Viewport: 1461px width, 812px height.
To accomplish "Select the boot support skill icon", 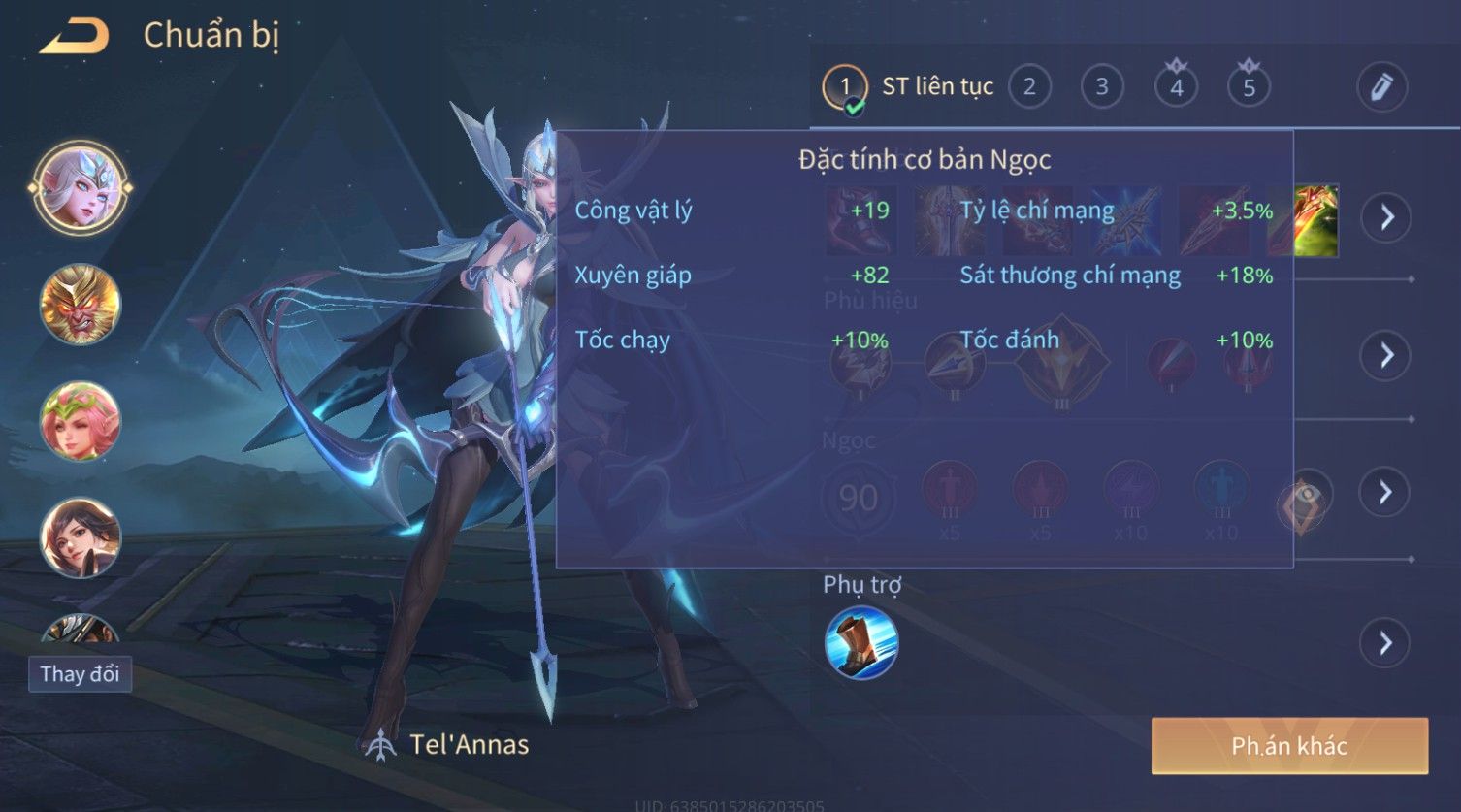I will pyautogui.click(x=861, y=642).
